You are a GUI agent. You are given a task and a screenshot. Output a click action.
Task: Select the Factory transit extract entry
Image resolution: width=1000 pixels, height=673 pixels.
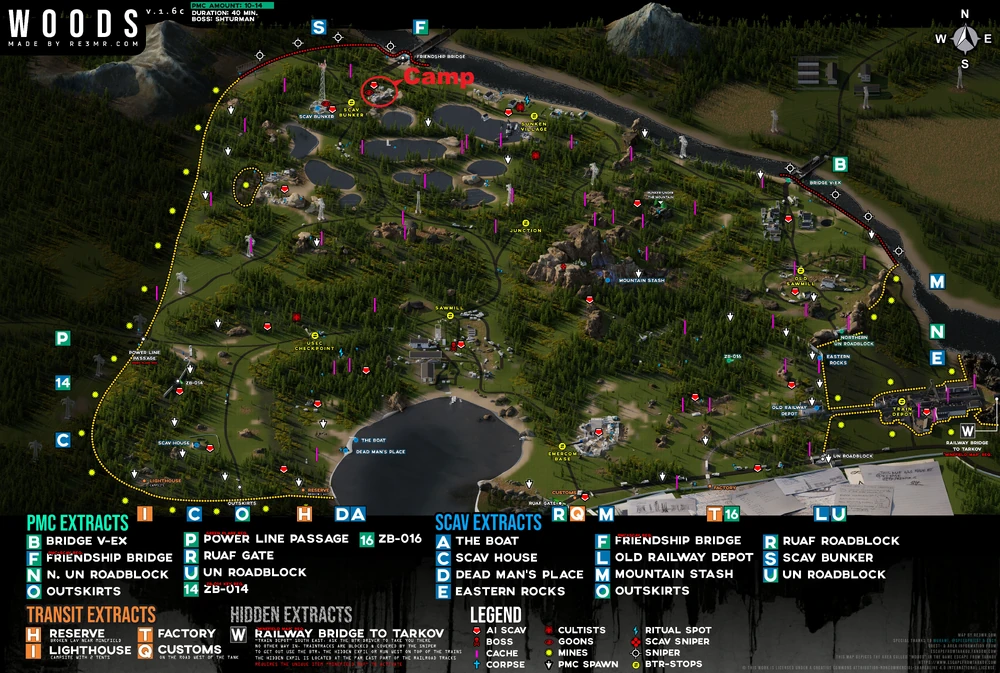click(186, 634)
